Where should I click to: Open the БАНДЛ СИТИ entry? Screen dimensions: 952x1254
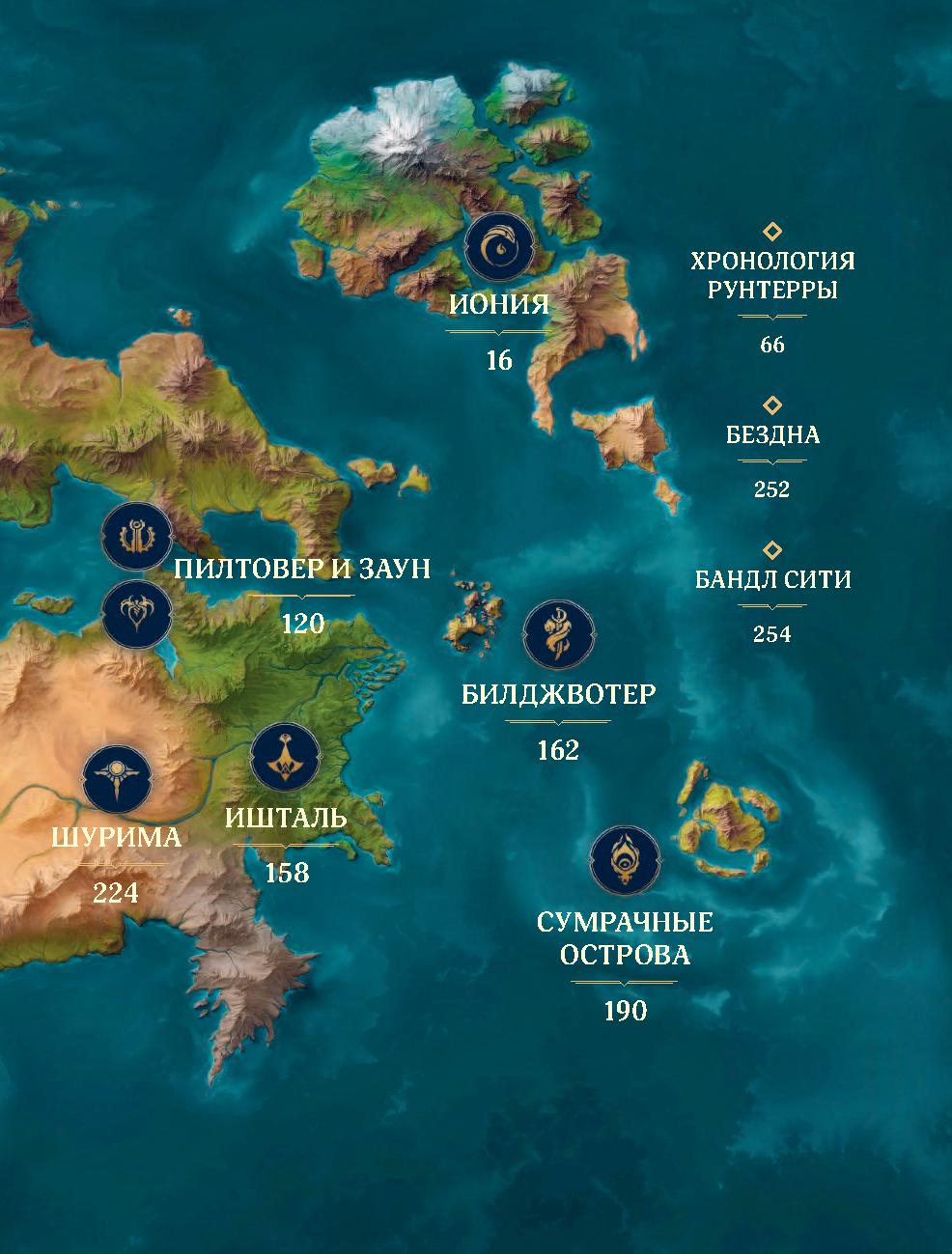click(772, 579)
